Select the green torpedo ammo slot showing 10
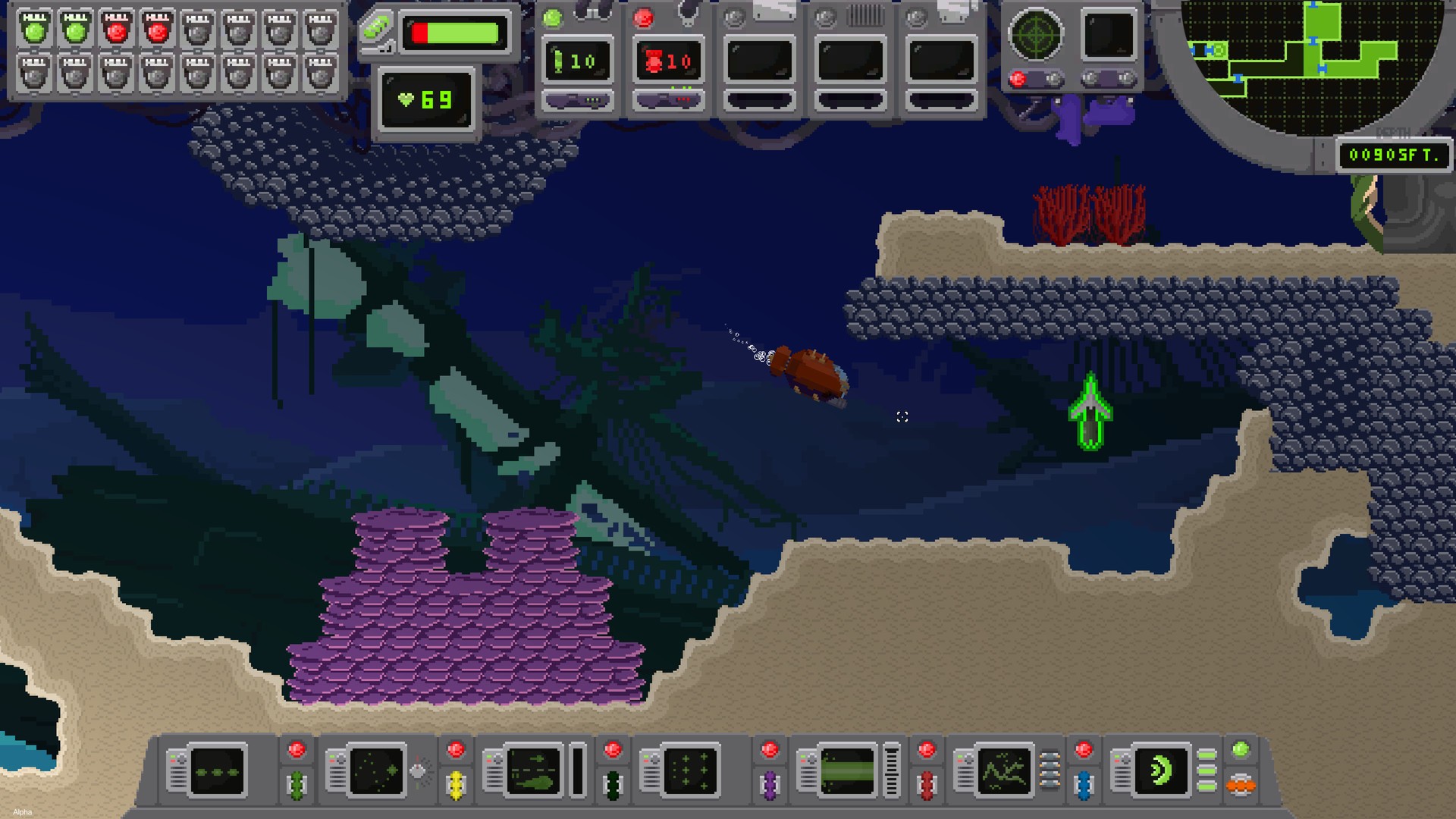 [x=578, y=59]
